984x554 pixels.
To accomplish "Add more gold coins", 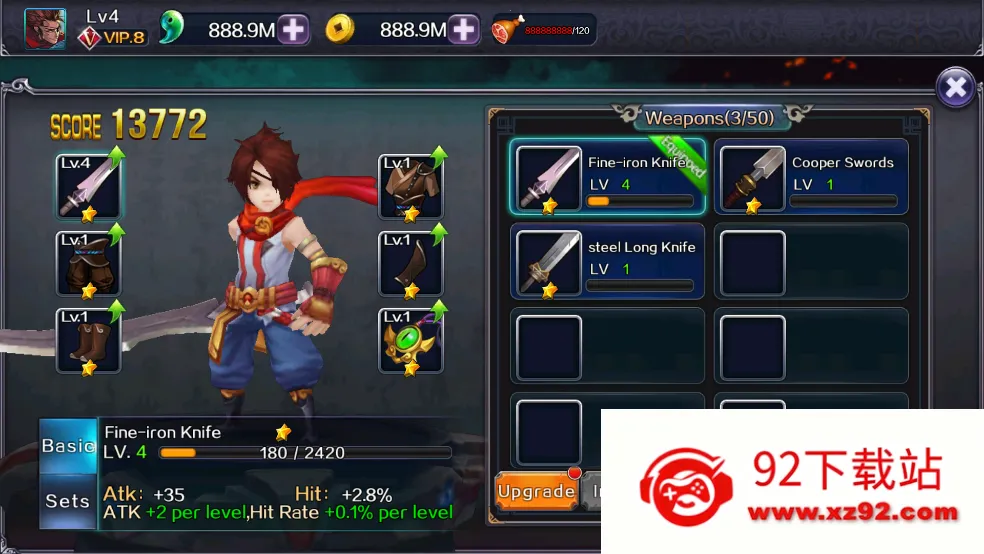I will 464,30.
